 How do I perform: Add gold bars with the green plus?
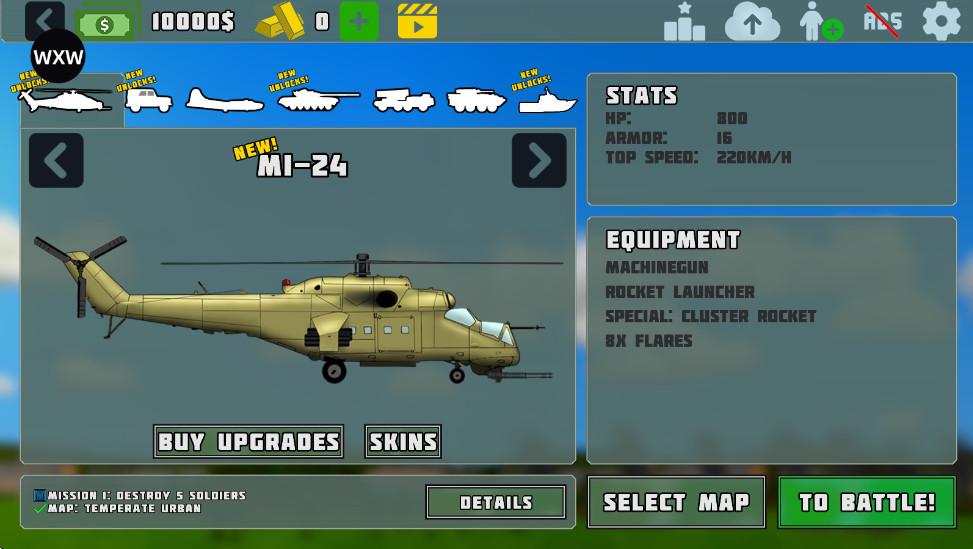coord(359,21)
